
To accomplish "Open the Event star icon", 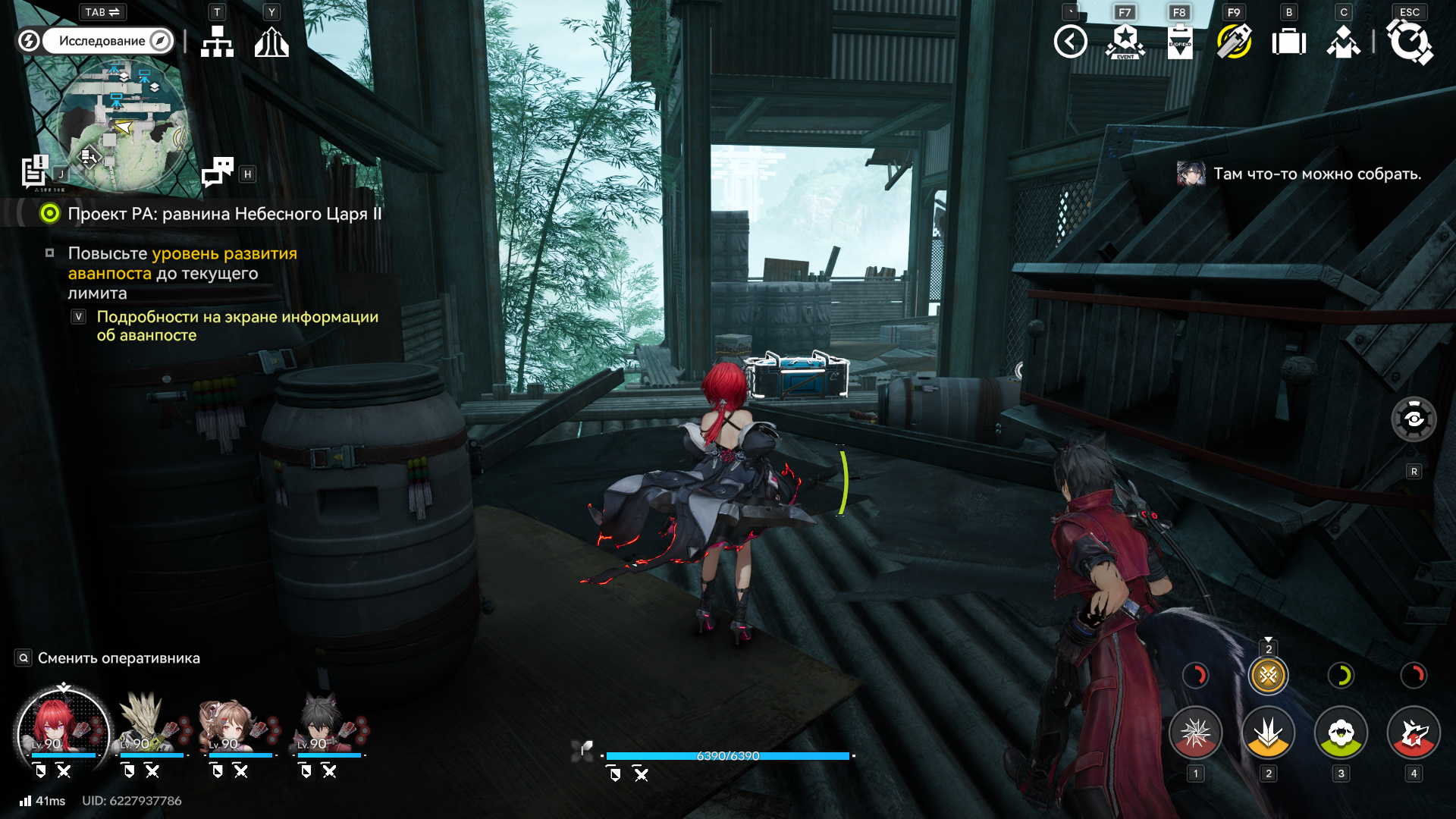I will (1125, 42).
